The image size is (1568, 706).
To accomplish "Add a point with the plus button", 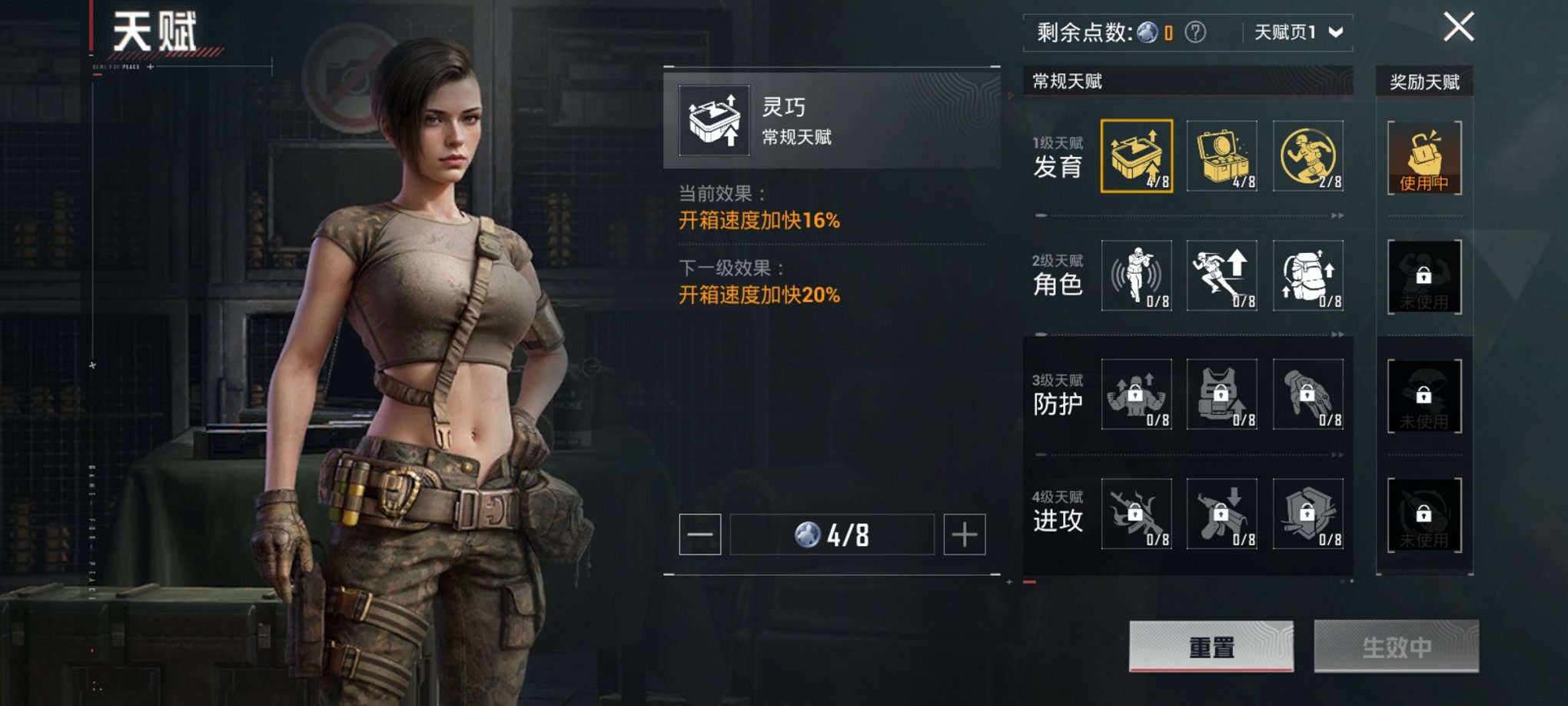I will click(x=965, y=534).
